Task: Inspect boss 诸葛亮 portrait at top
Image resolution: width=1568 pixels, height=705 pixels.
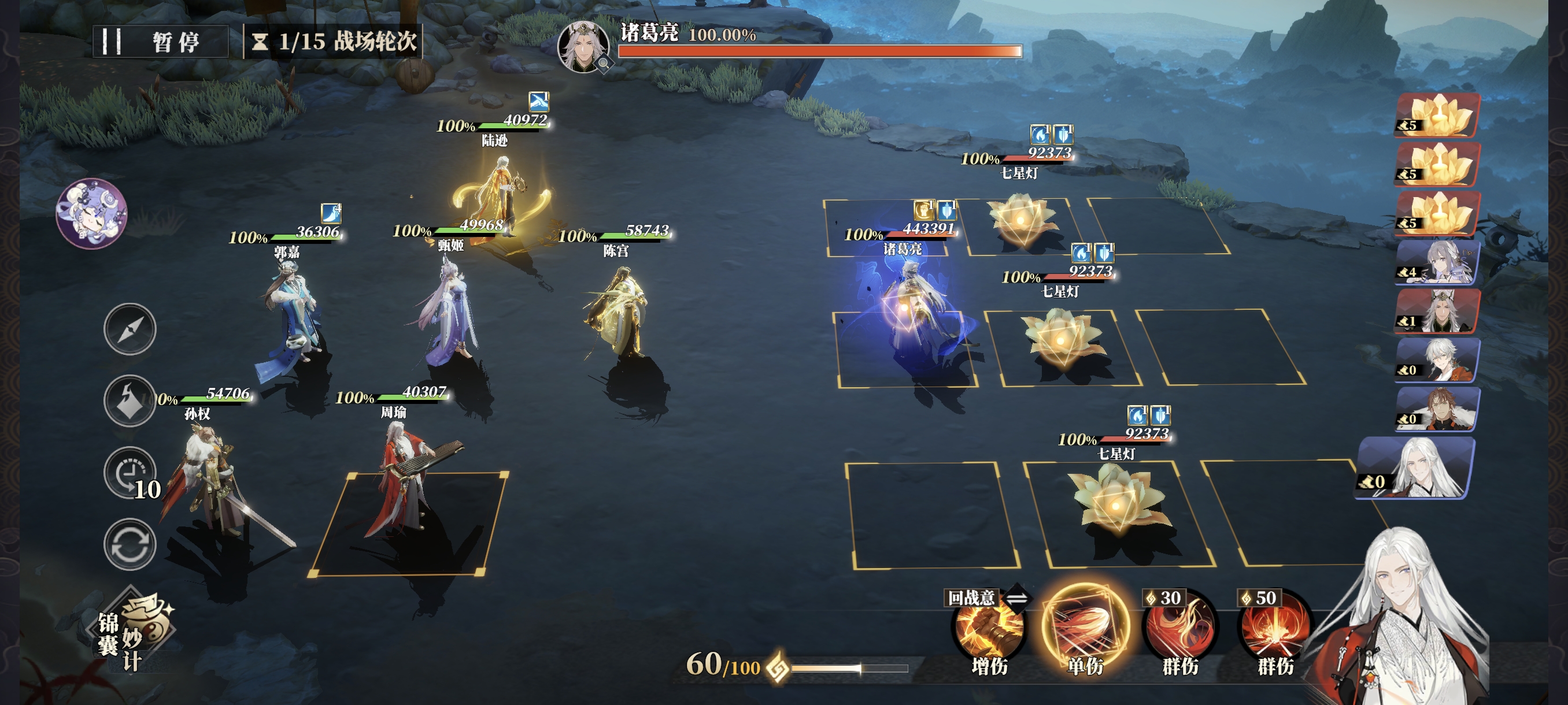Action: click(x=583, y=46)
